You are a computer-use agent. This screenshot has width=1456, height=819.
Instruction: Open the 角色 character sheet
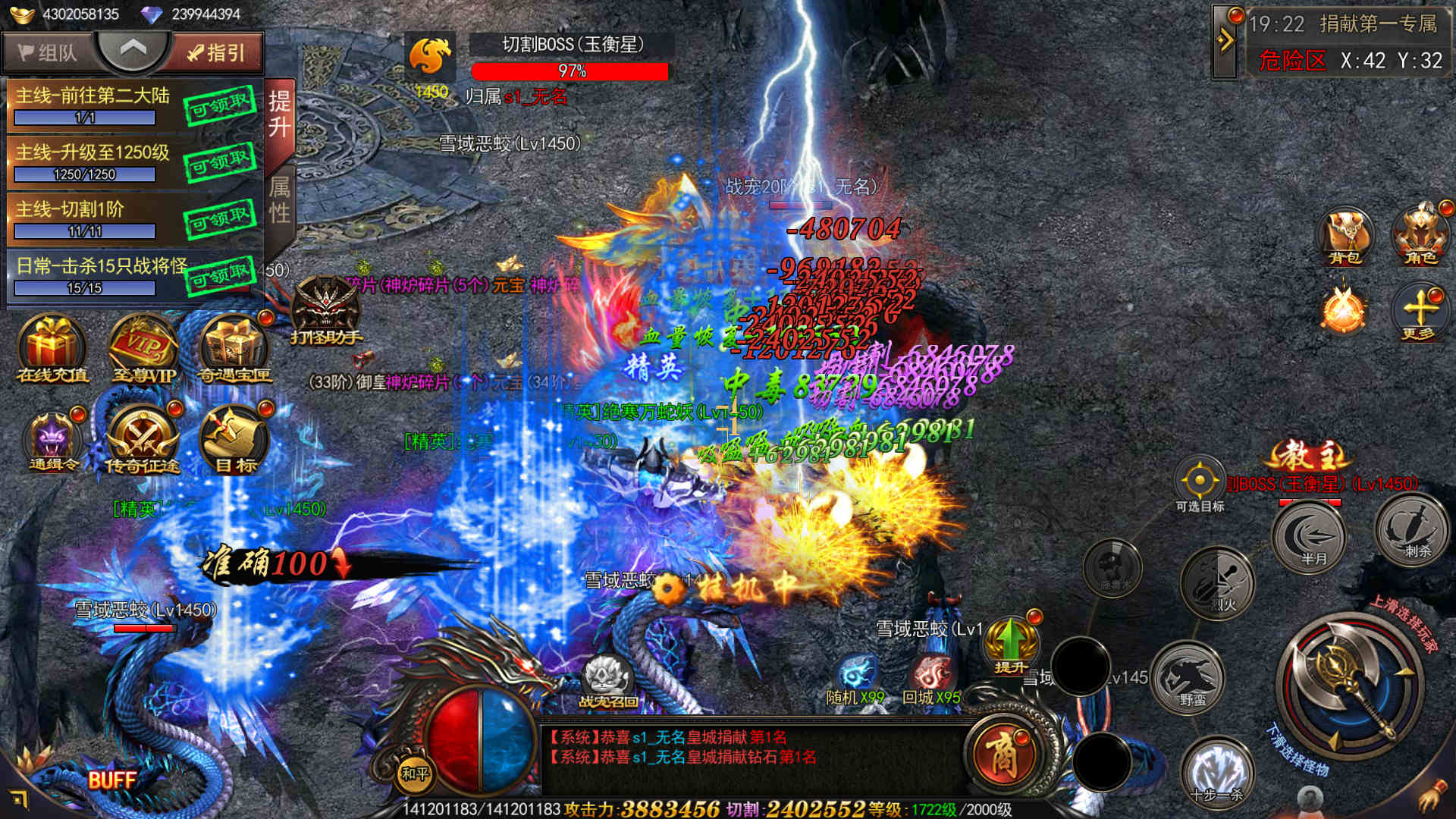point(1420,237)
